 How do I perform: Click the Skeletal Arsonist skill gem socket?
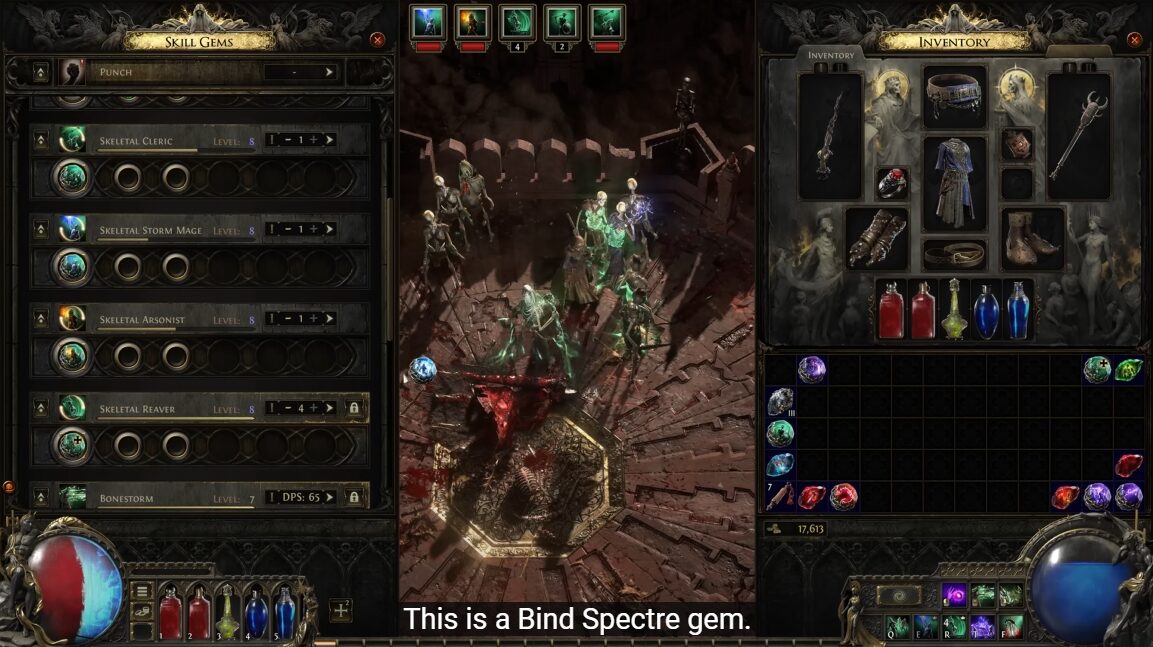[72, 356]
